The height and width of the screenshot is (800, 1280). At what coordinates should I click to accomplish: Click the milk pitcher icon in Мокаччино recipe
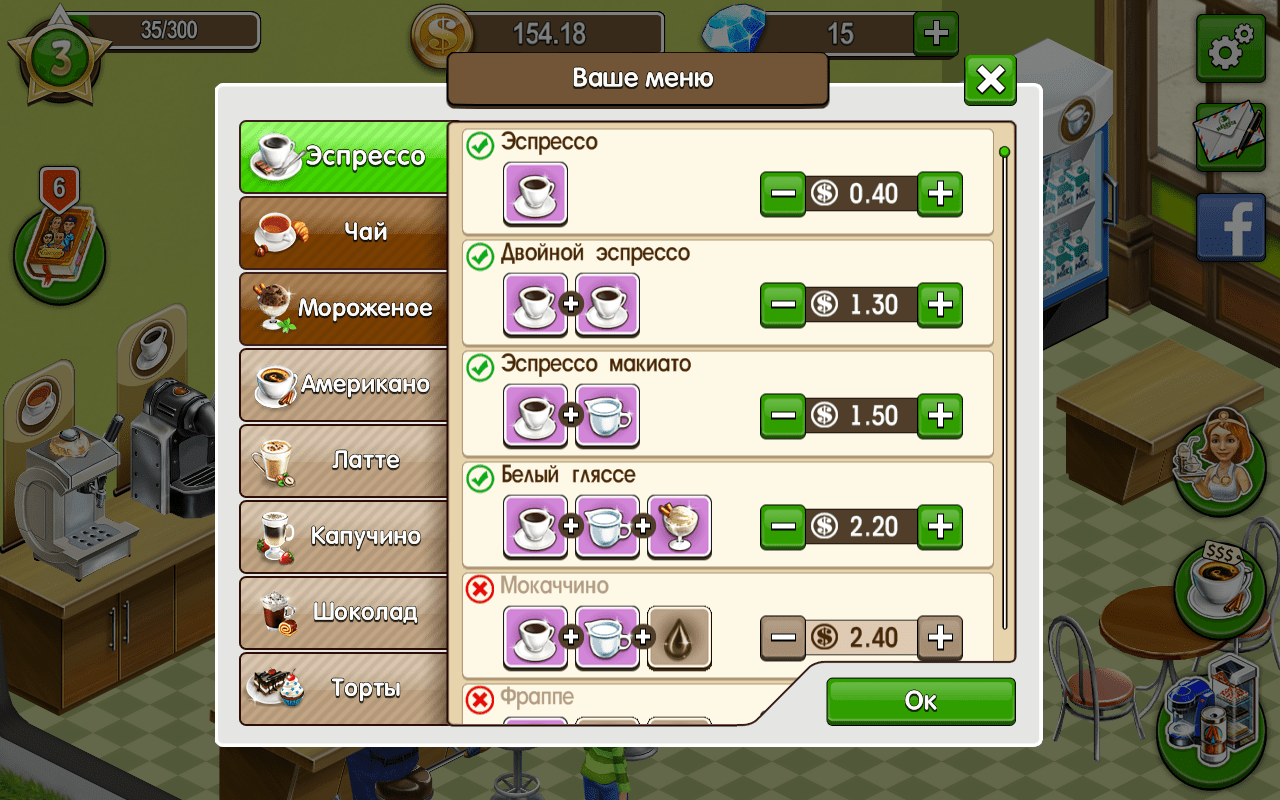pos(607,638)
